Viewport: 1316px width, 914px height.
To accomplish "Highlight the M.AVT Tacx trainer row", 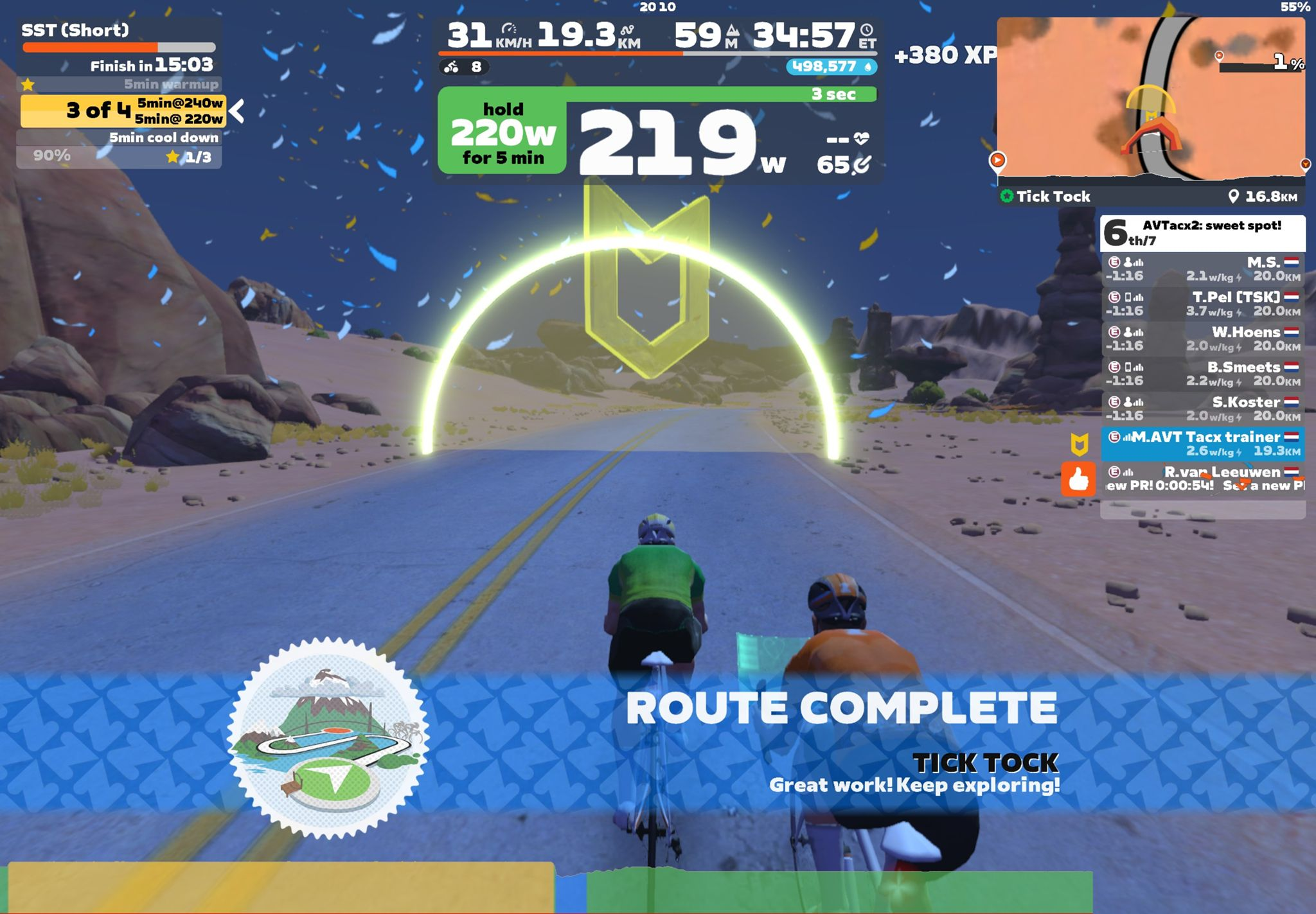I will coord(1202,443).
